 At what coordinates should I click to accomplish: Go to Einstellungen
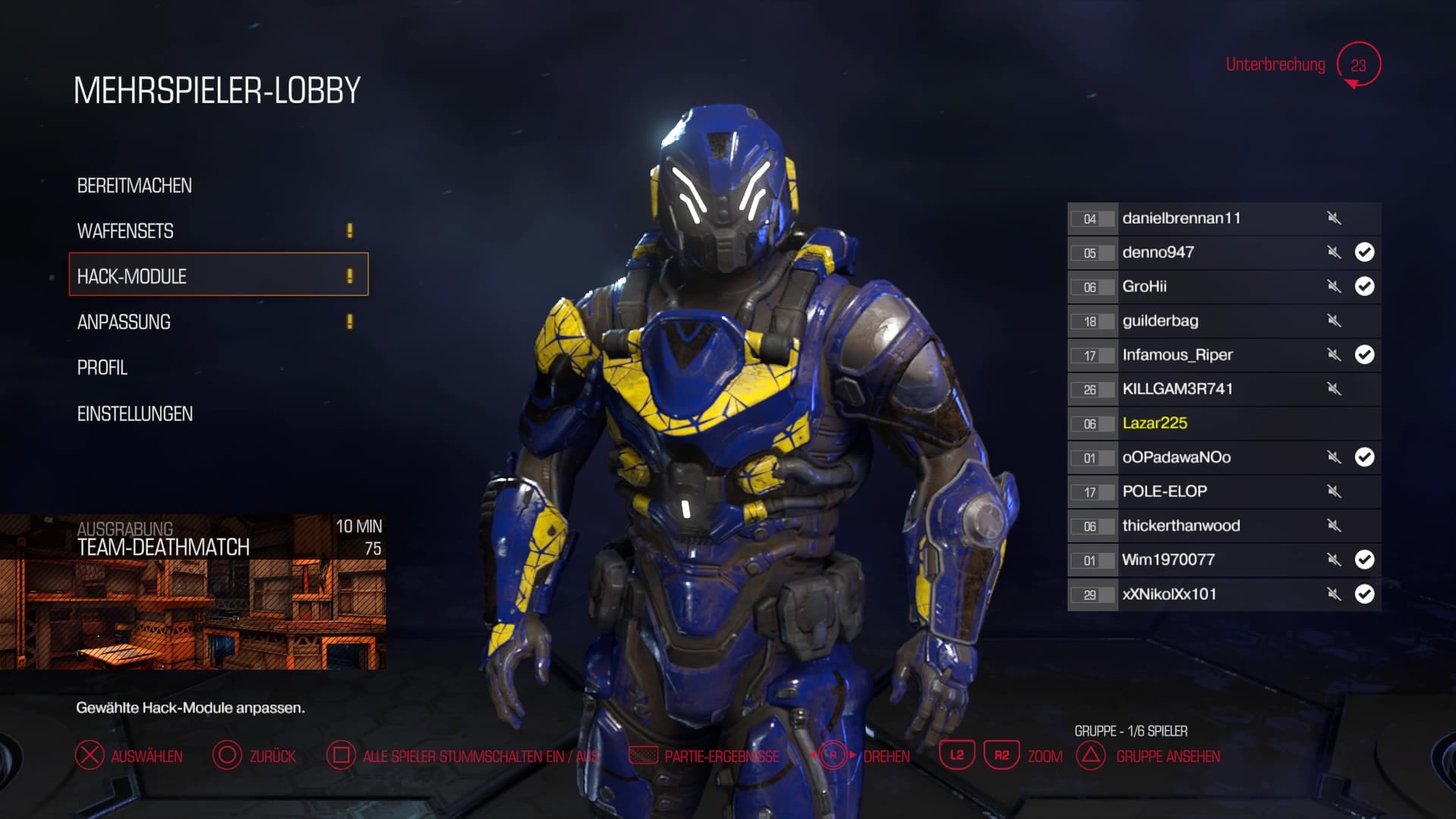pyautogui.click(x=135, y=414)
